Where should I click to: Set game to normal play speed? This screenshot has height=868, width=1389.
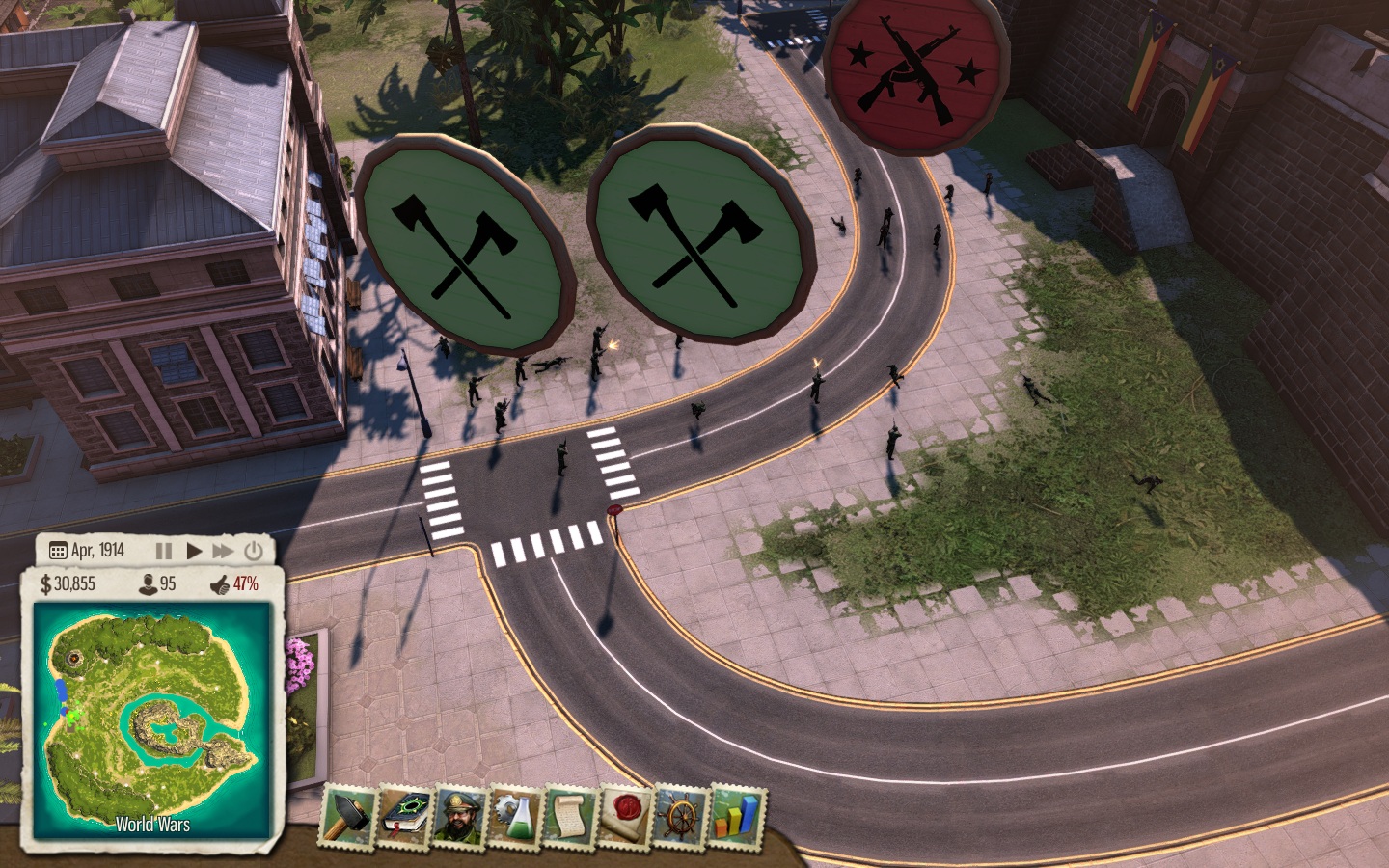coord(194,551)
